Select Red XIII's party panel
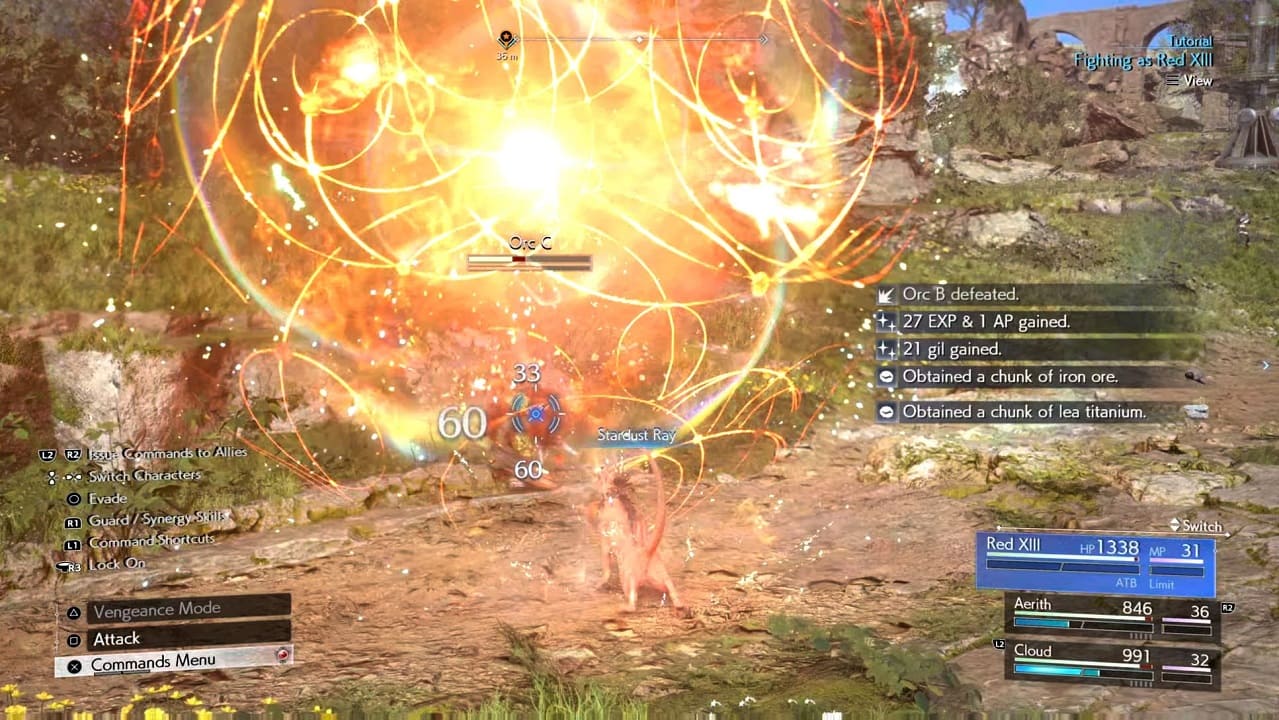The width and height of the screenshot is (1279, 720). (x=1095, y=563)
